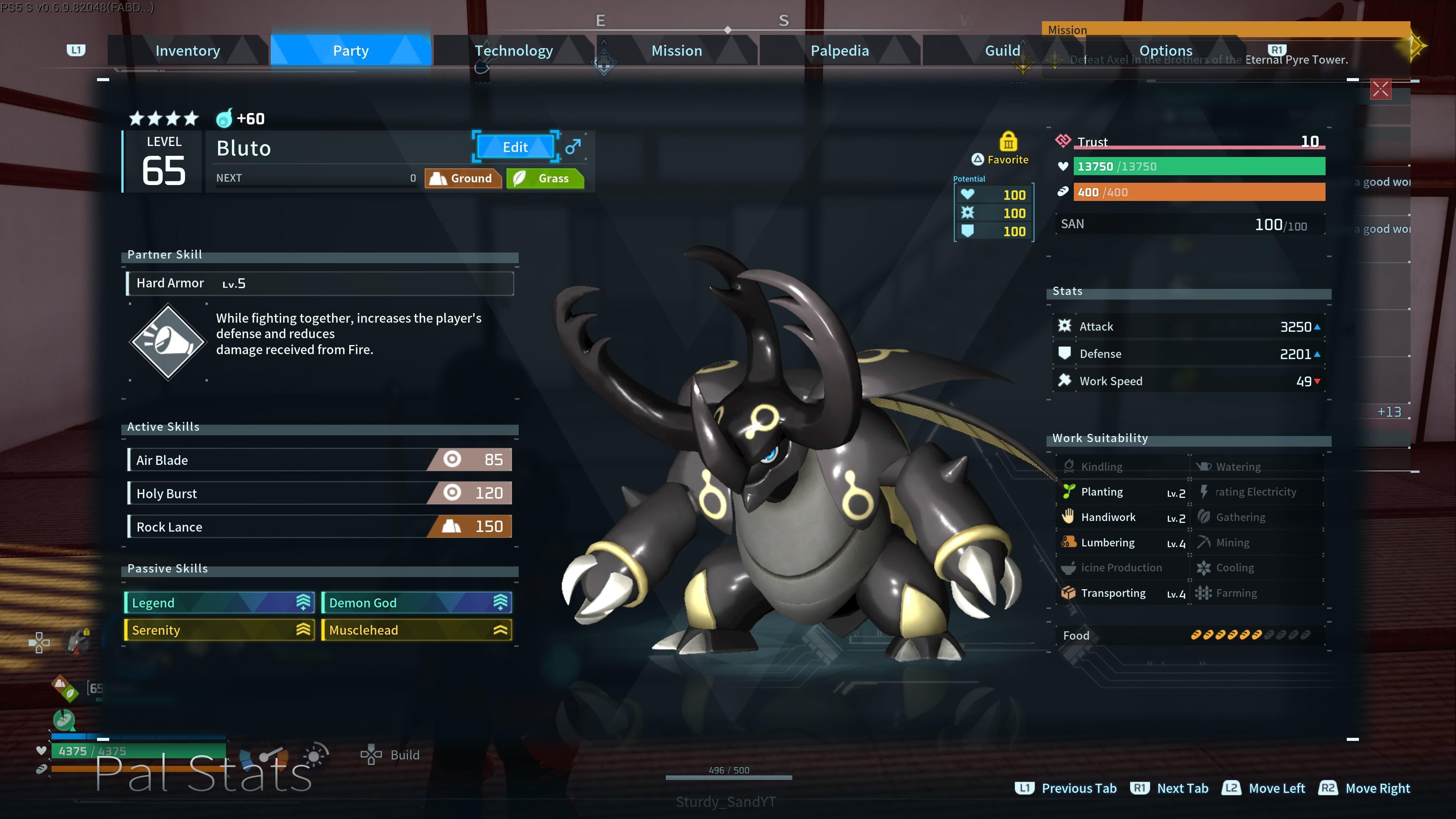Go to the Mission tab
This screenshot has width=1456, height=819.
click(676, 51)
